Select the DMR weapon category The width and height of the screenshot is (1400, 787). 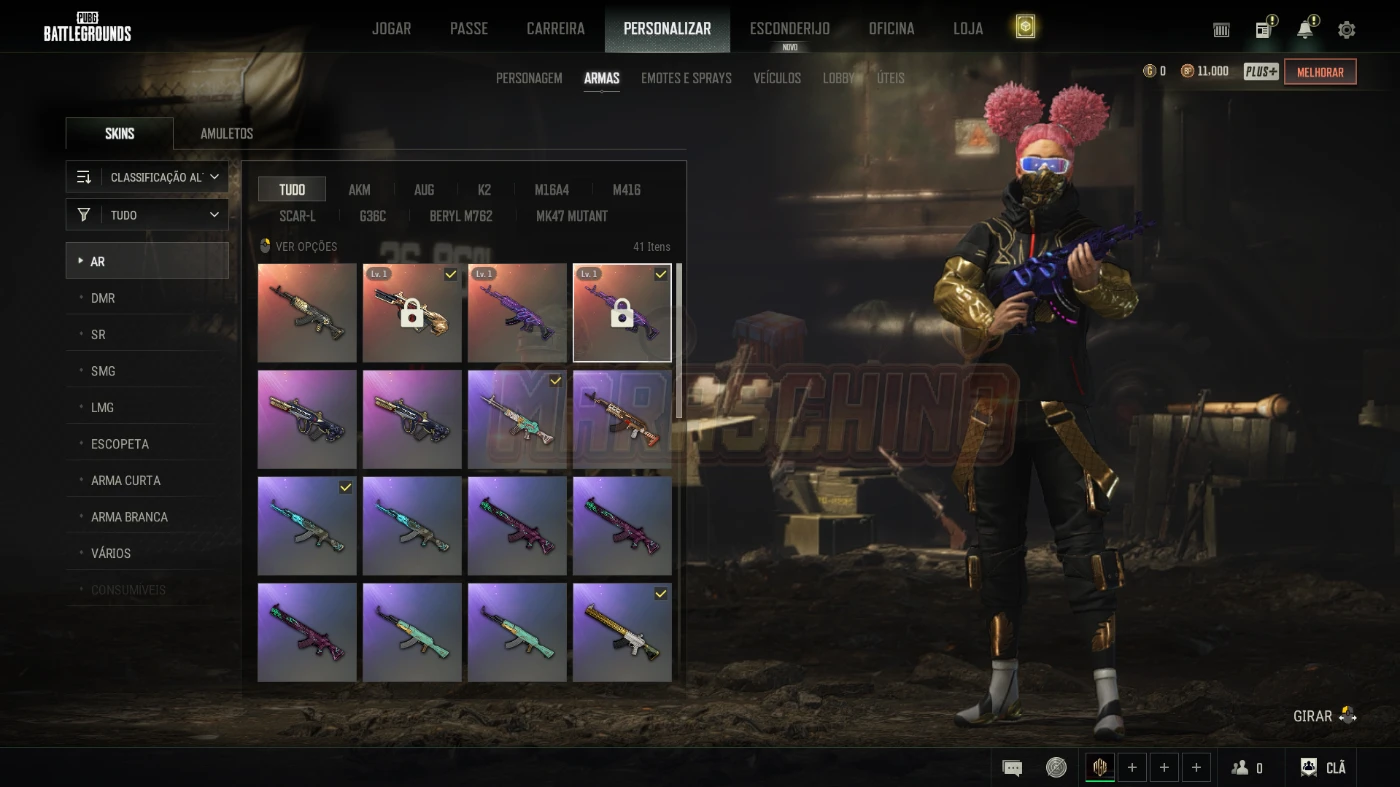[x=103, y=298]
